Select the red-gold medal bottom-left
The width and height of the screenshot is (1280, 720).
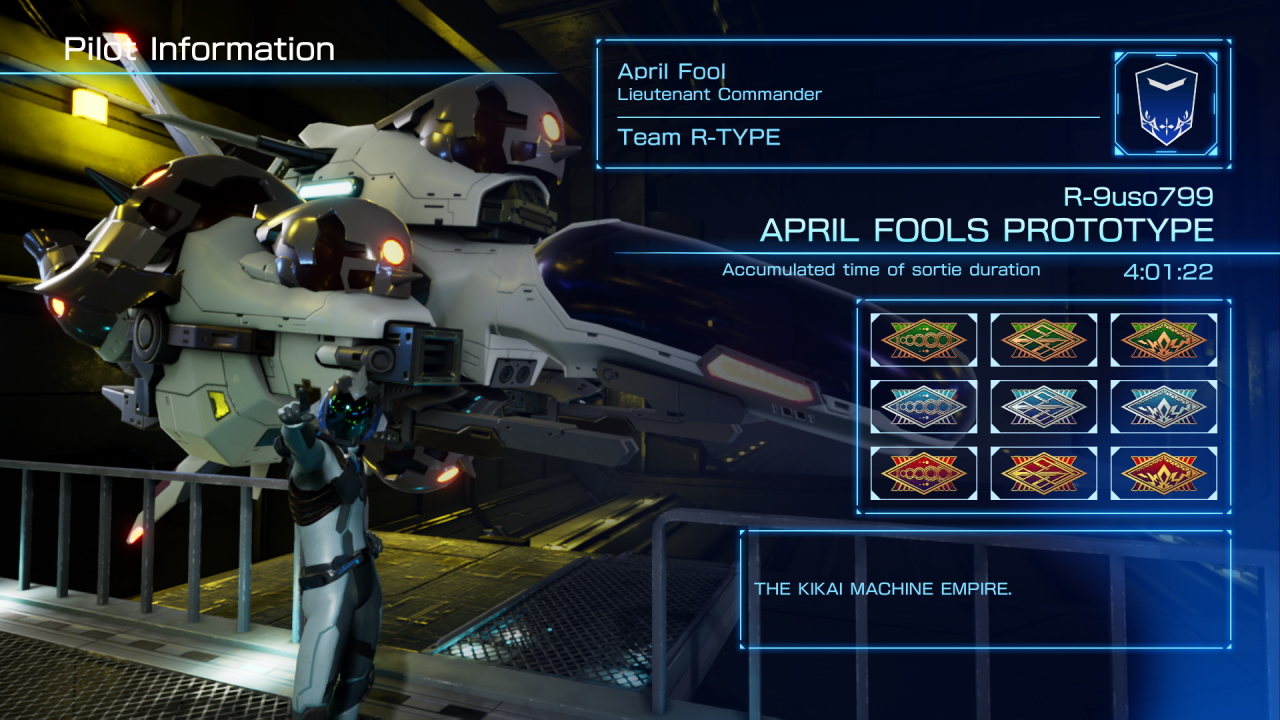pyautogui.click(x=923, y=473)
